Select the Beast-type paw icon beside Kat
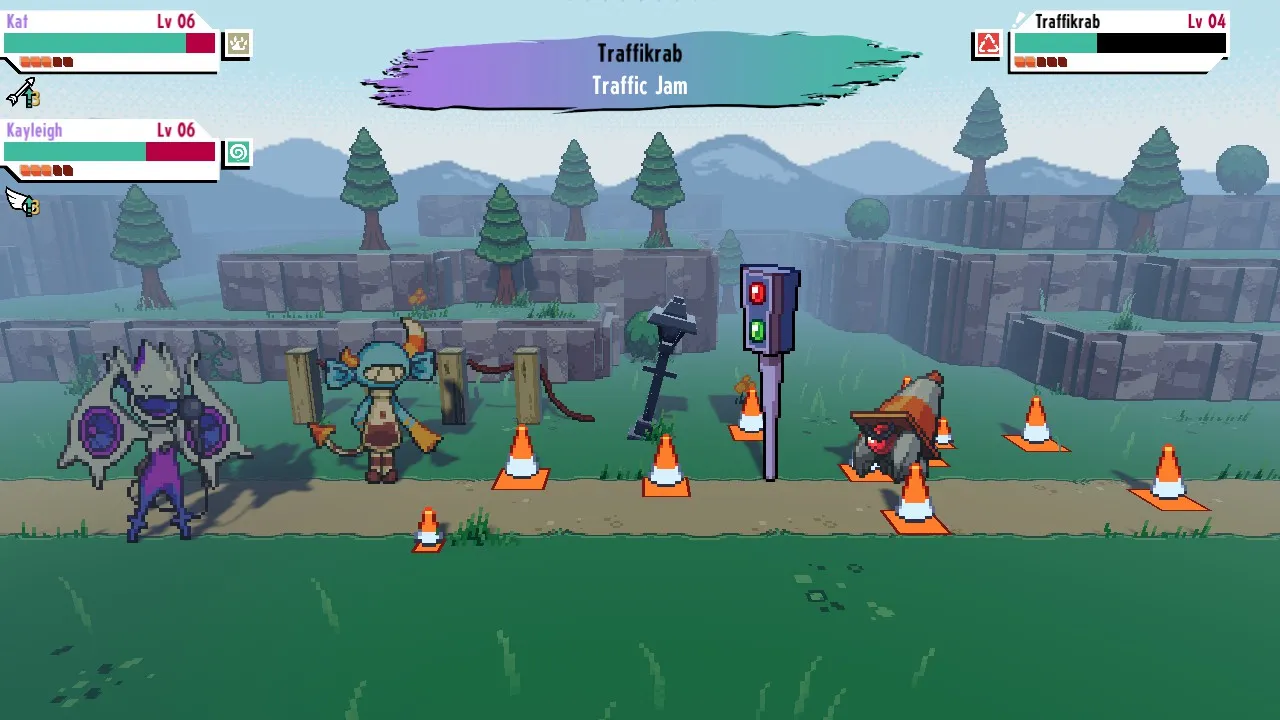 point(236,43)
